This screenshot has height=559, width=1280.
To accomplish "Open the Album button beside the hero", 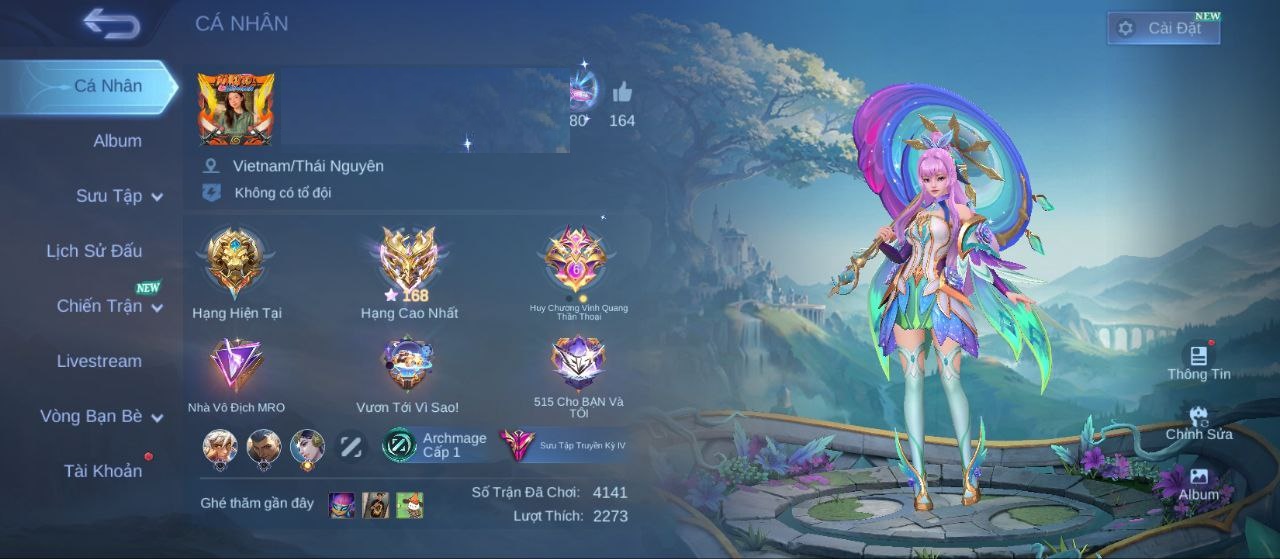I will click(1198, 482).
